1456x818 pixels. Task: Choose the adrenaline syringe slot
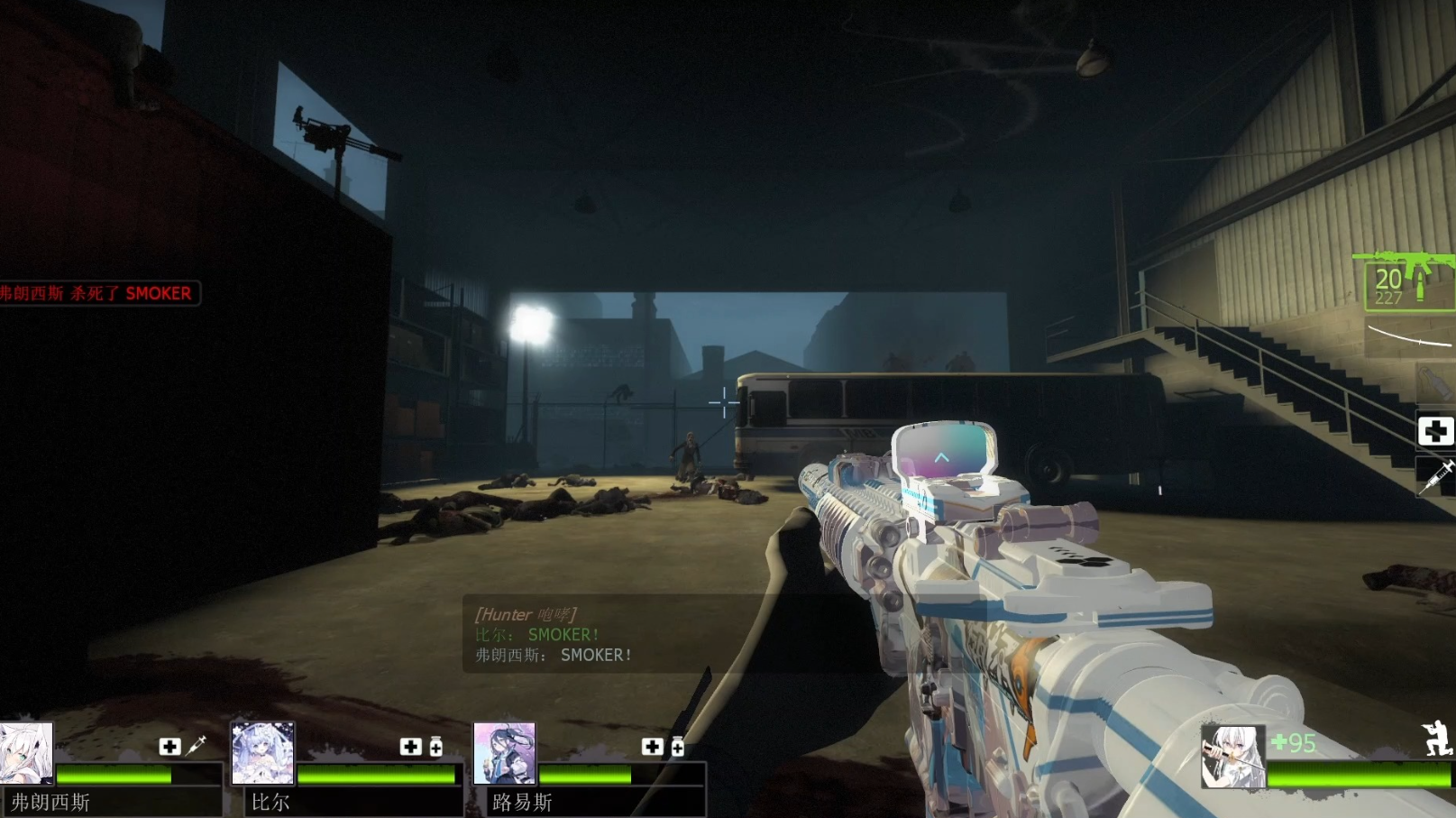tap(1435, 475)
